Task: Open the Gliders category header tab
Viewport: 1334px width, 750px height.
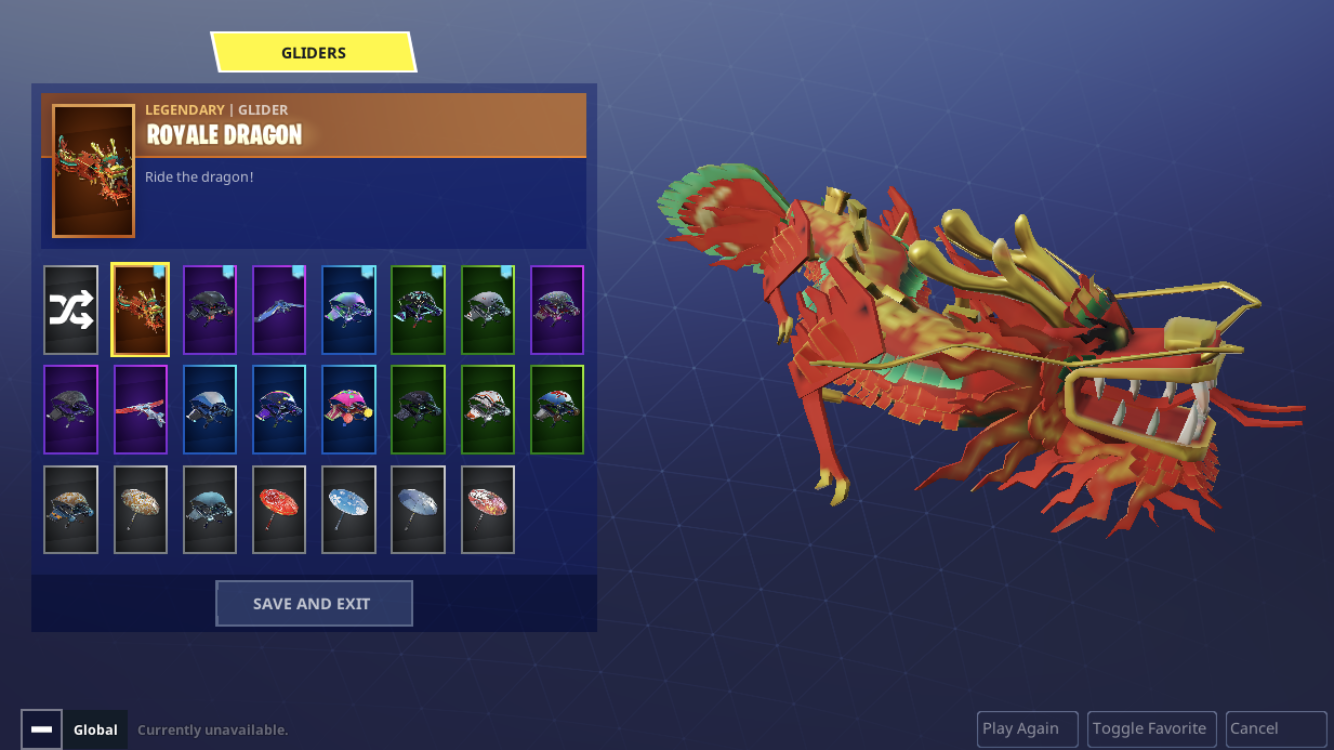Action: coord(313,53)
